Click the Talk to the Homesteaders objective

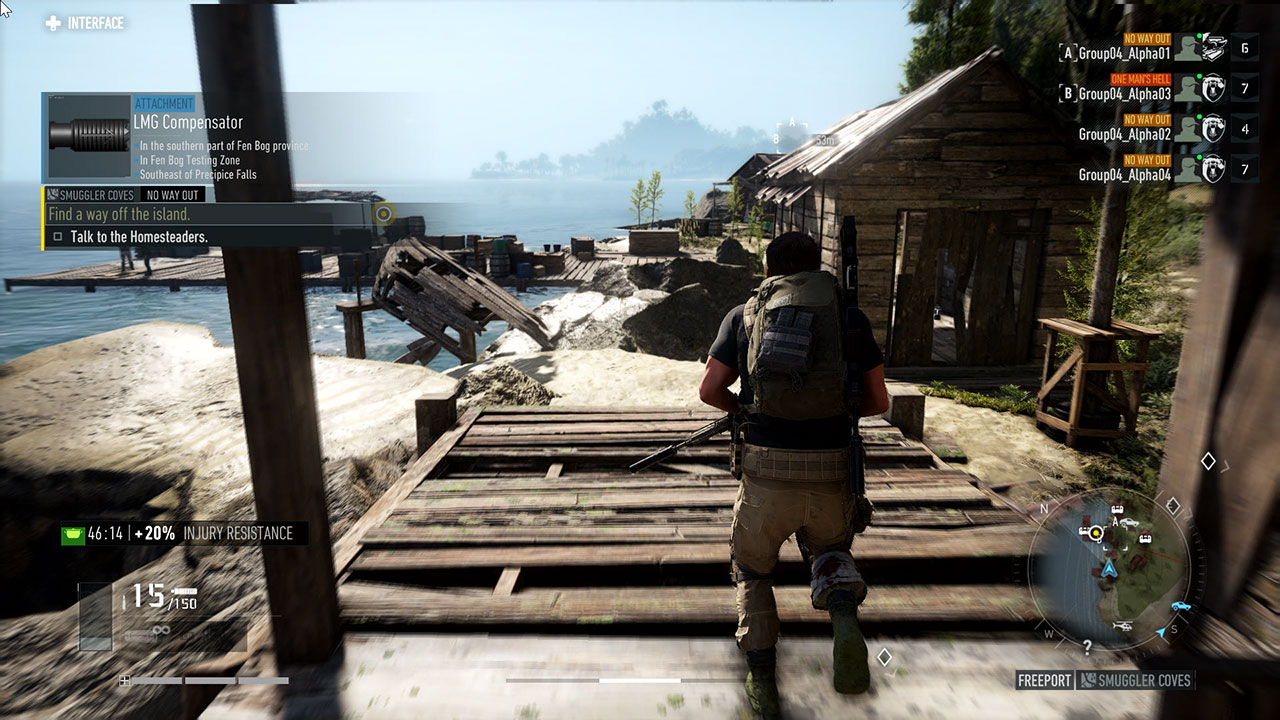[140, 238]
